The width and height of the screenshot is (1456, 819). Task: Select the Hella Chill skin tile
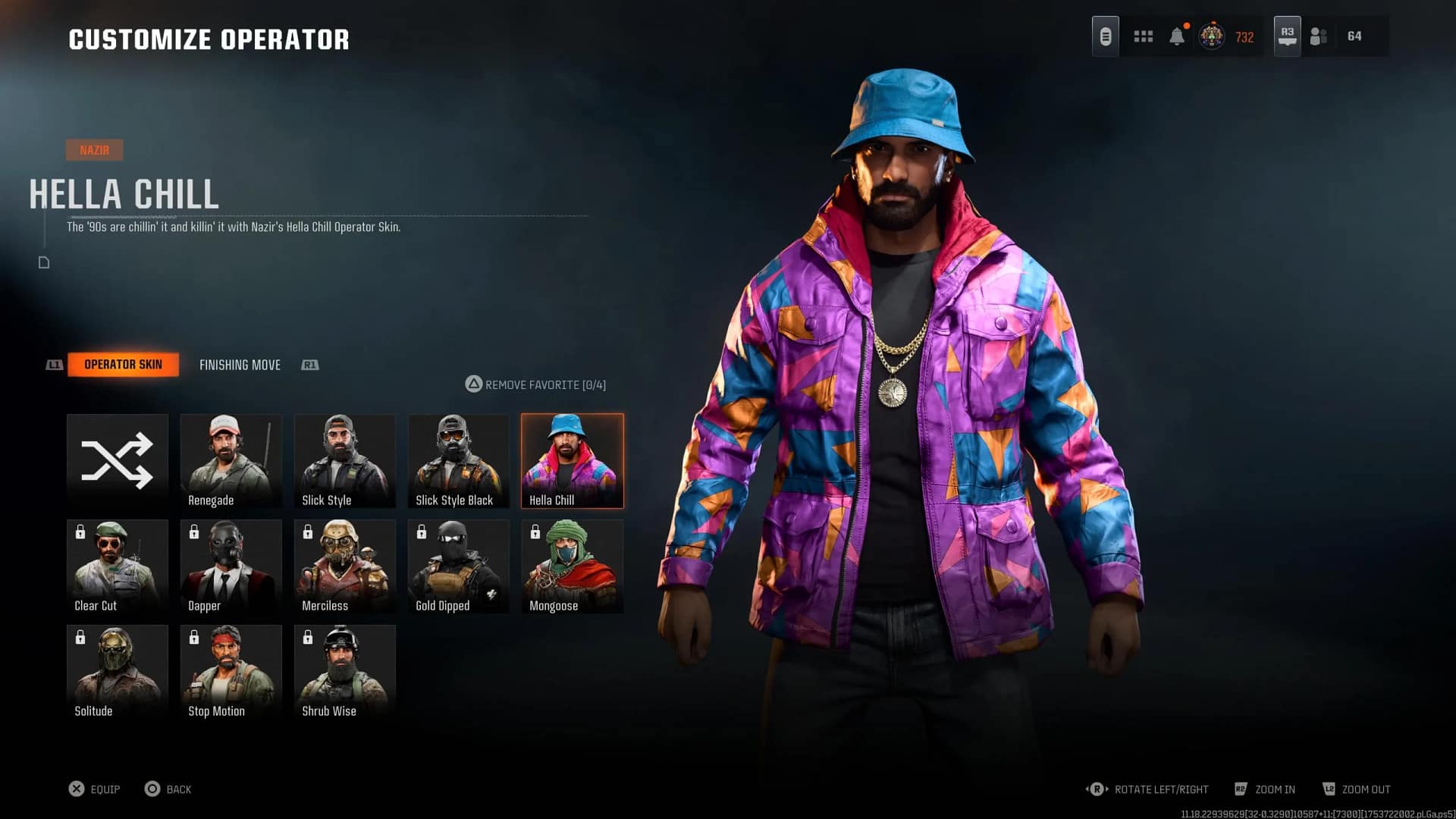click(572, 460)
